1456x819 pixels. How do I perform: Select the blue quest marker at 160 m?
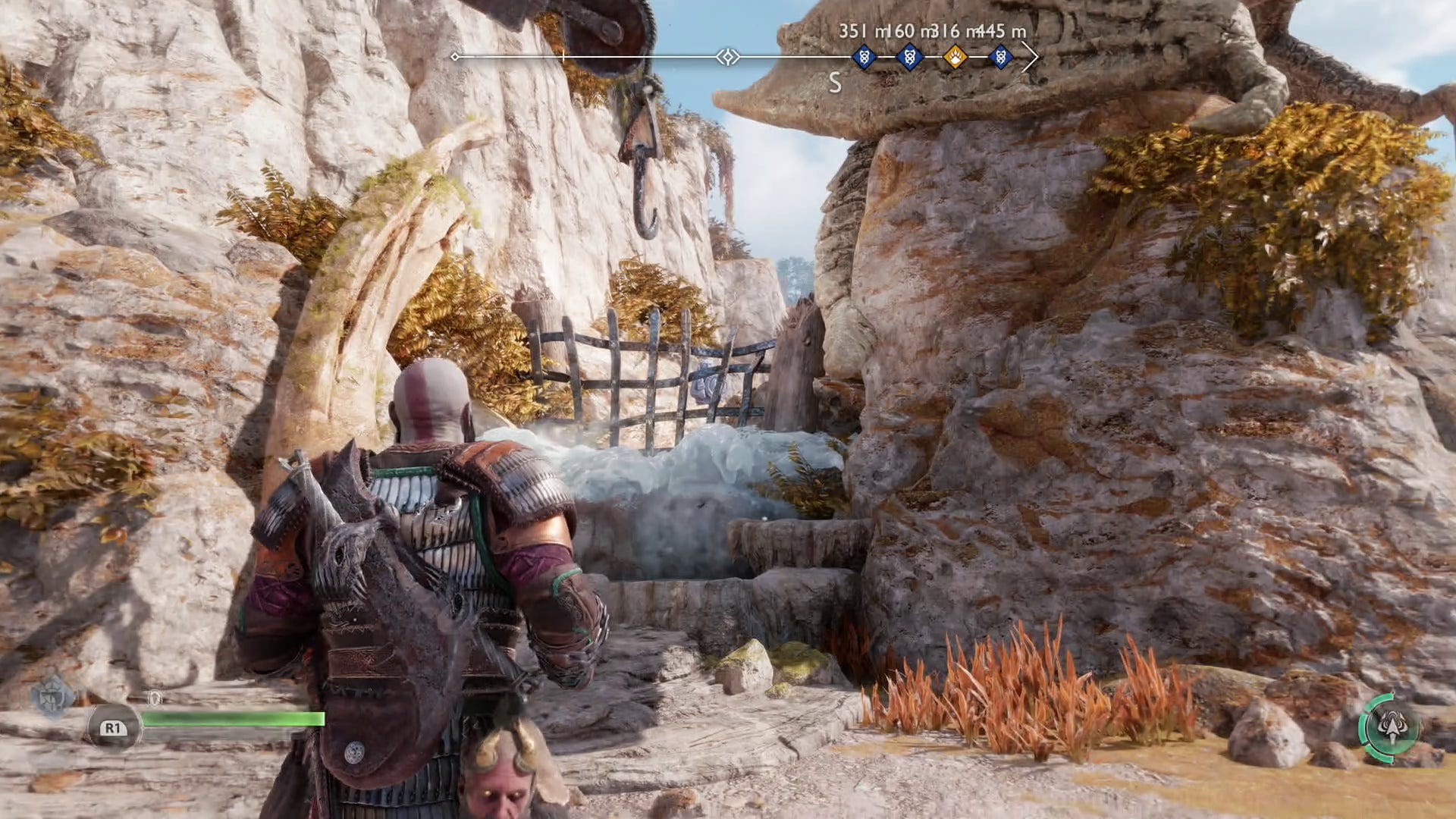(909, 57)
